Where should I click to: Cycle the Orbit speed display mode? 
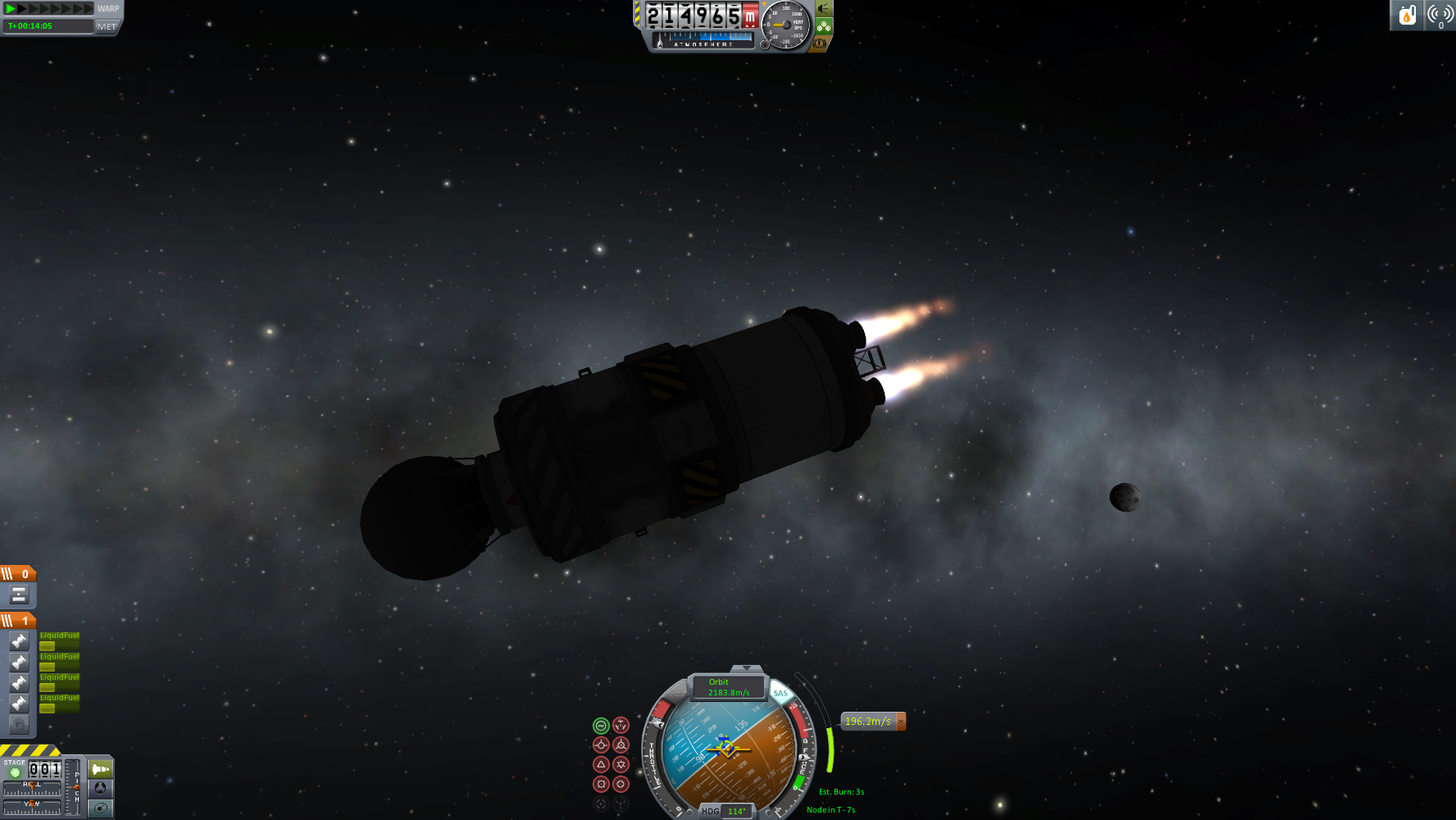click(x=728, y=687)
